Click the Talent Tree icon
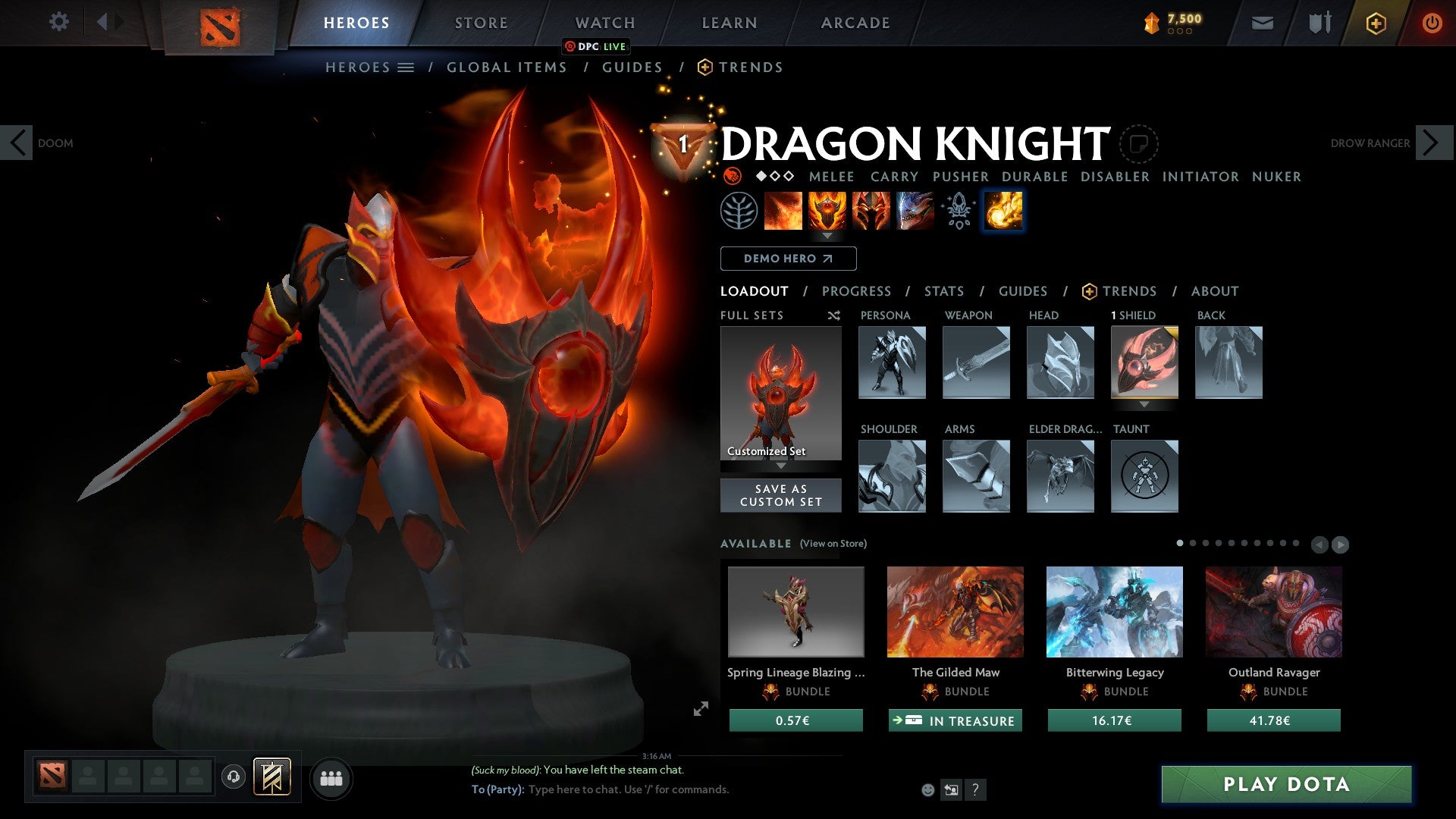The width and height of the screenshot is (1456, 819). click(739, 211)
